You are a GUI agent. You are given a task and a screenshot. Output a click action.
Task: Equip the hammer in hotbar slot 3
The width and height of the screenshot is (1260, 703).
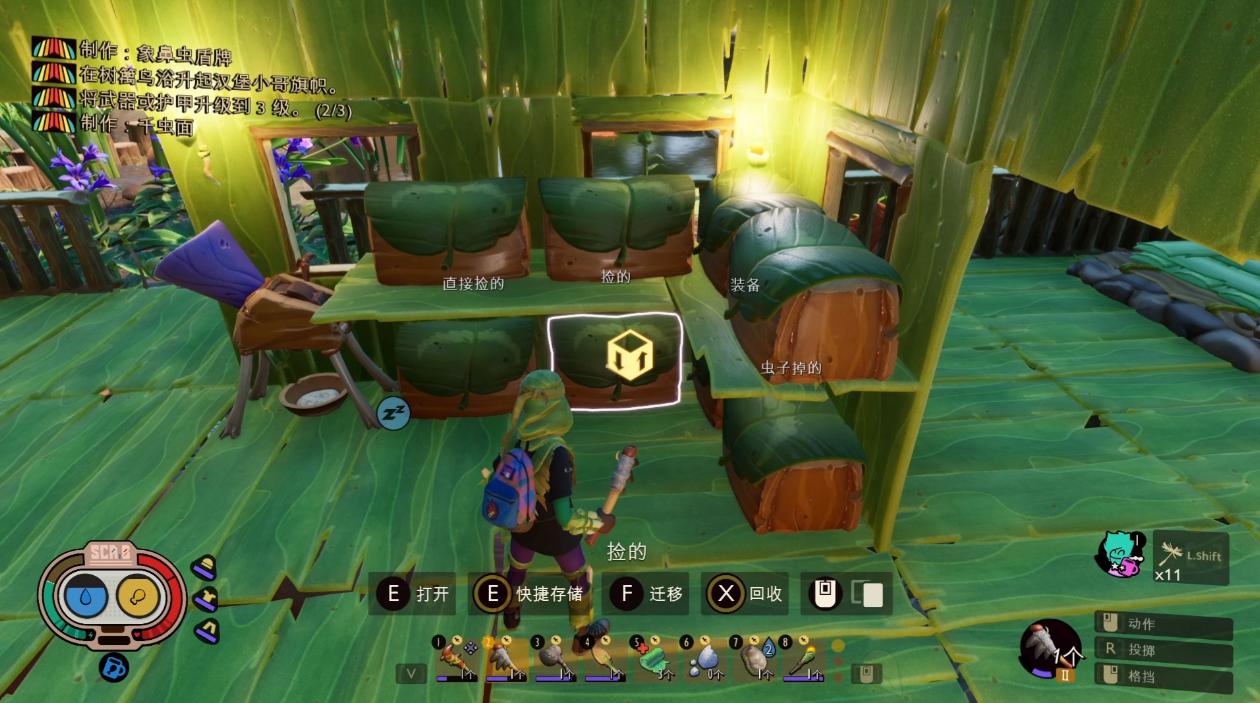point(555,660)
